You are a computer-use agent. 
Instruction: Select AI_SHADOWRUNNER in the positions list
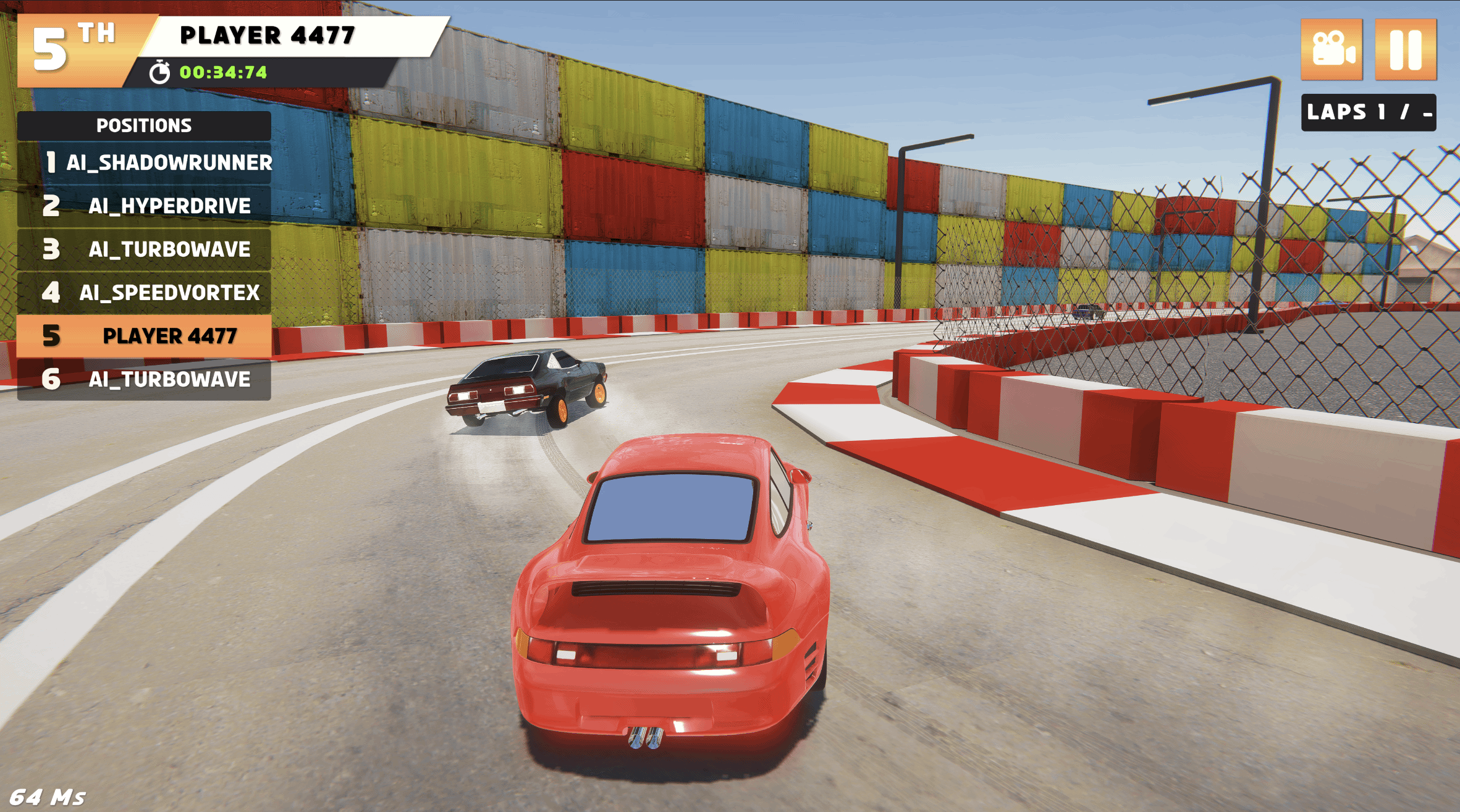pyautogui.click(x=144, y=162)
